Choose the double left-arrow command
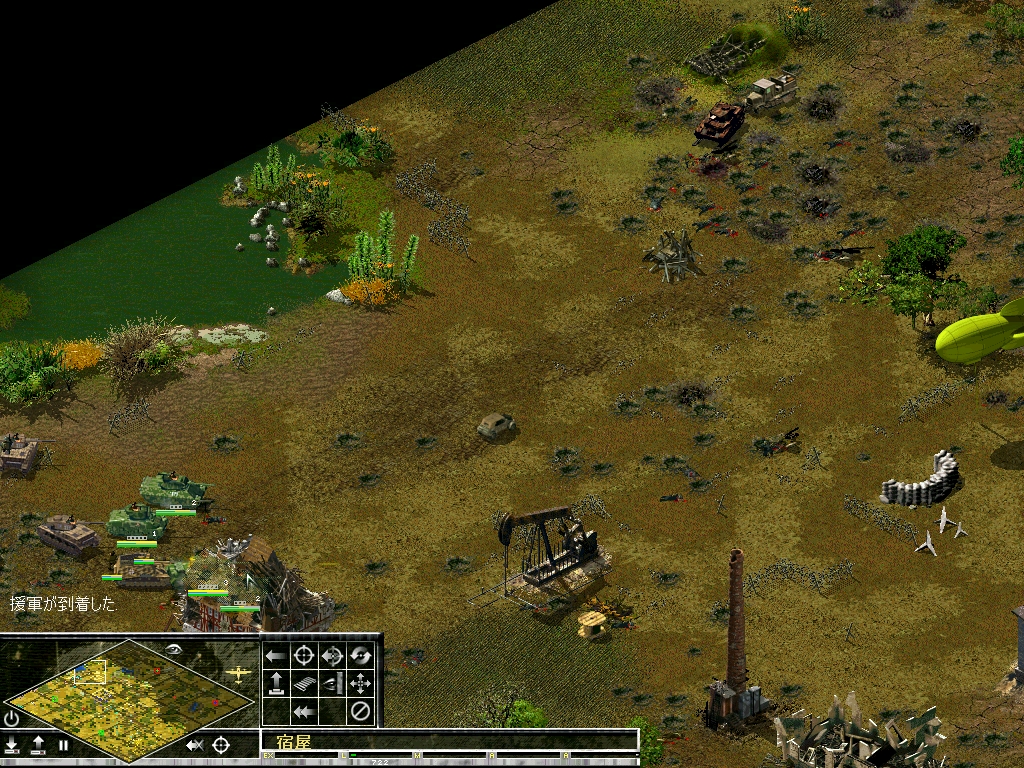Screen dimensions: 1024x768 tap(305, 712)
